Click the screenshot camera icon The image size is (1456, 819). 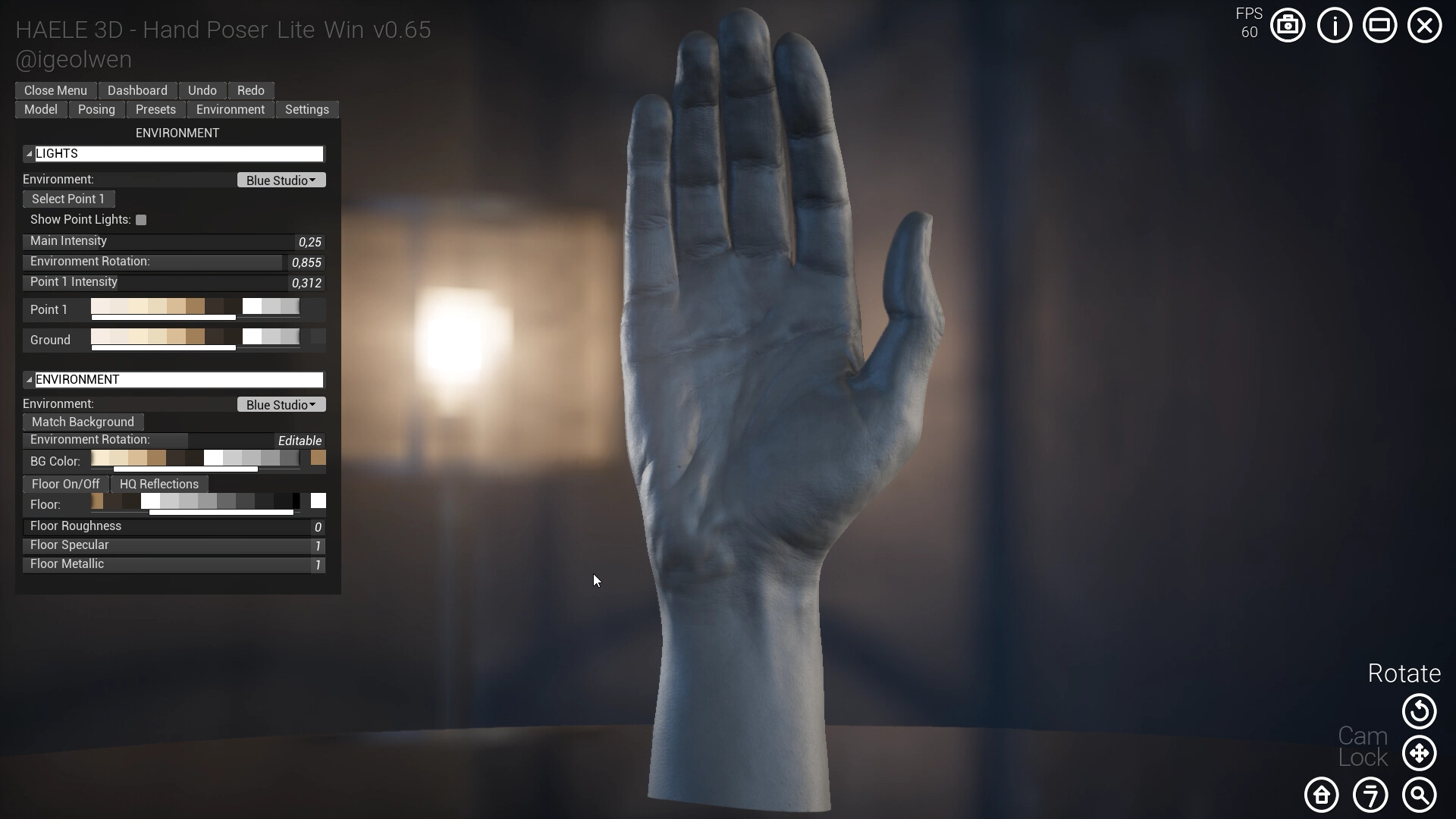[1287, 25]
